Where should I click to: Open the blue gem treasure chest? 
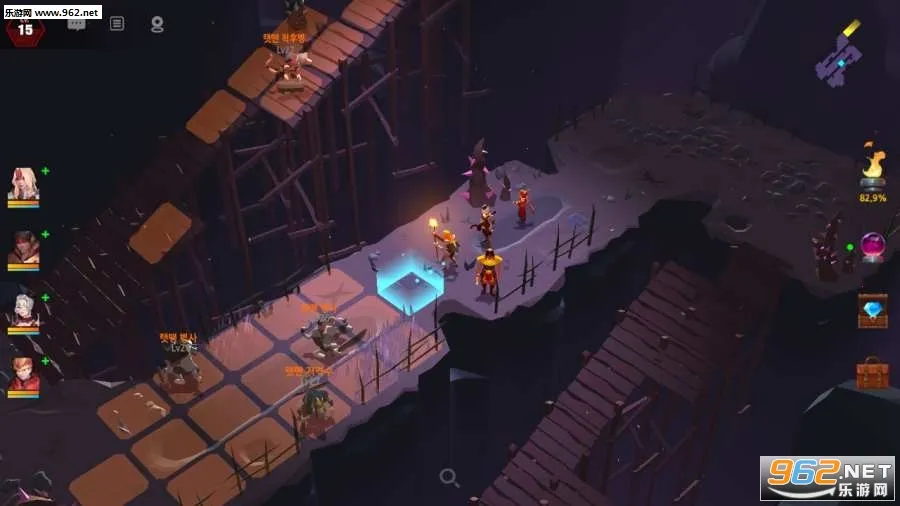coord(872,310)
